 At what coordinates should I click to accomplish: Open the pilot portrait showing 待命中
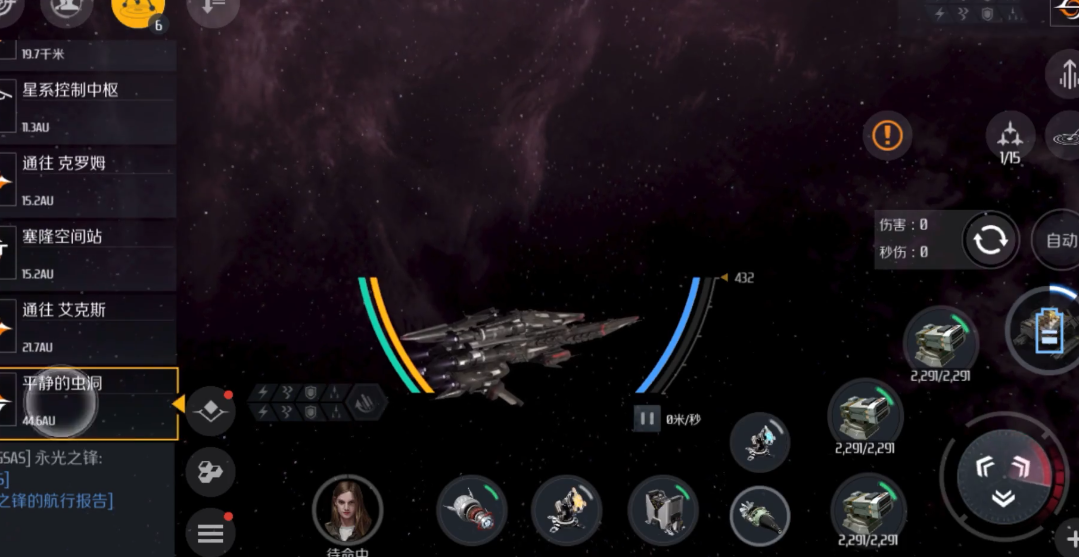click(x=347, y=510)
